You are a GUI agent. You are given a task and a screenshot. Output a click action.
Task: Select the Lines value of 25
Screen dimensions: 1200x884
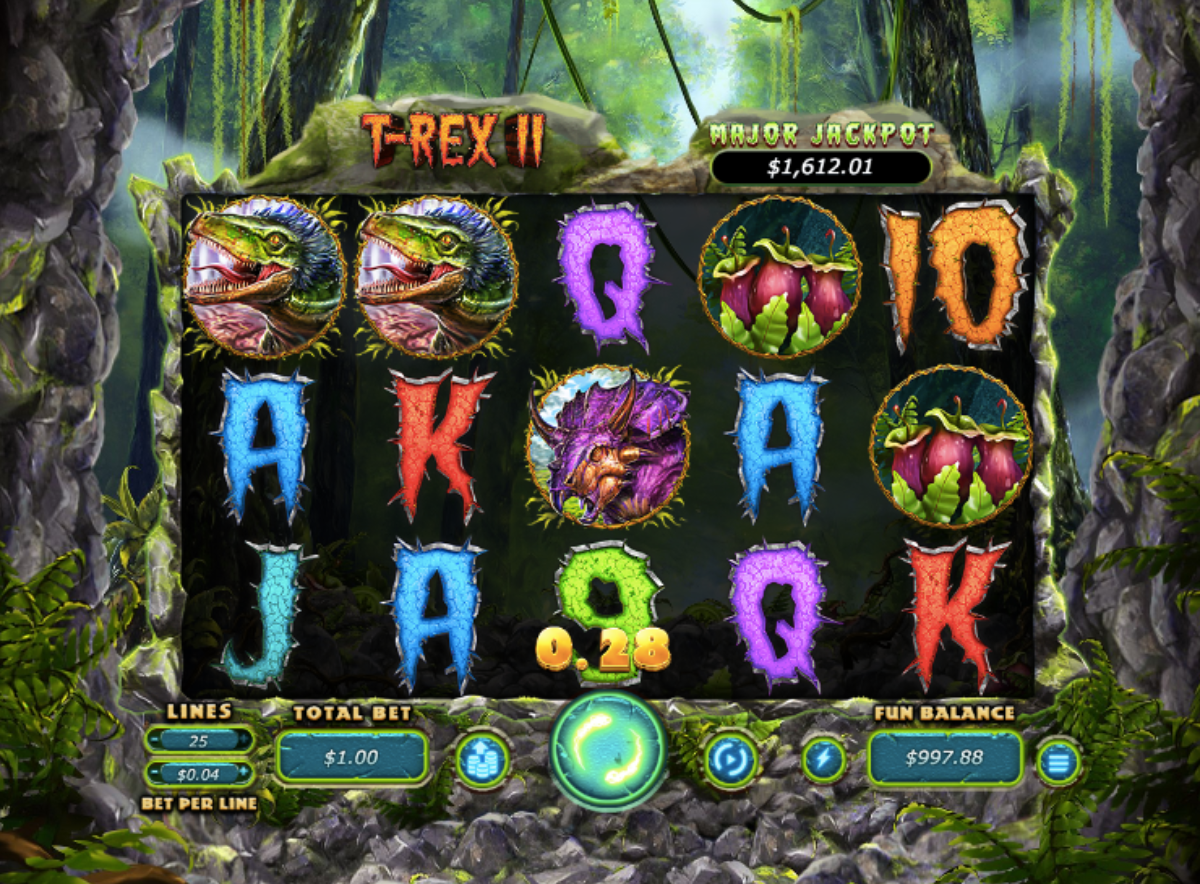tap(200, 740)
